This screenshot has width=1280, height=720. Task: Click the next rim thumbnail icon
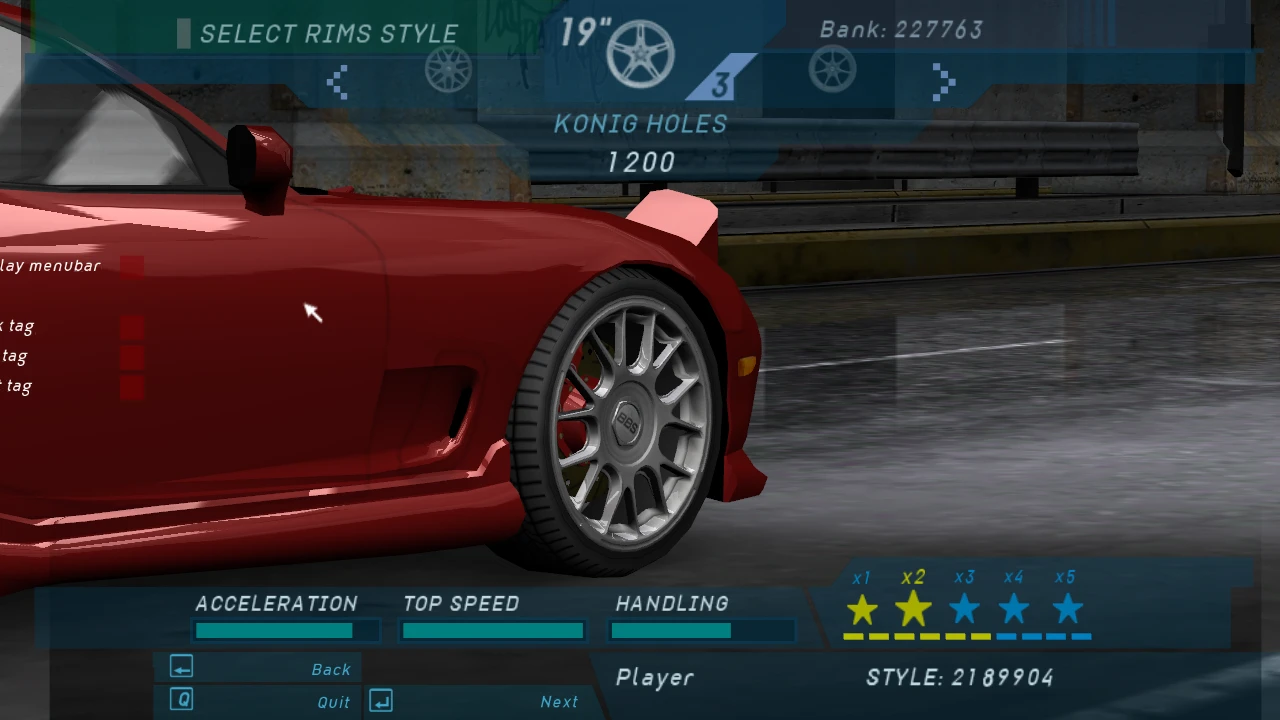(833, 70)
